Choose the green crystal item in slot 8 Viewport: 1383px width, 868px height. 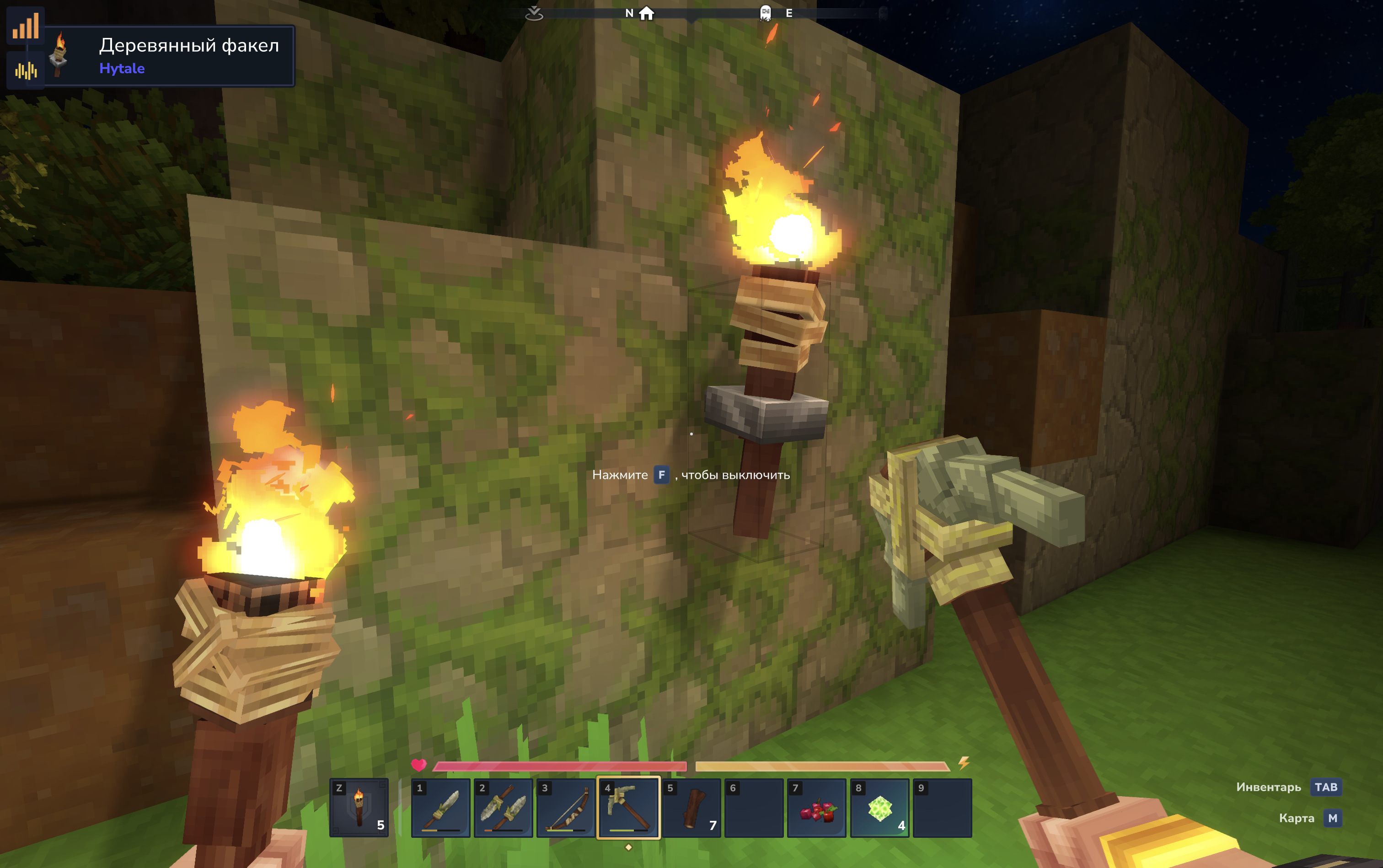point(879,808)
